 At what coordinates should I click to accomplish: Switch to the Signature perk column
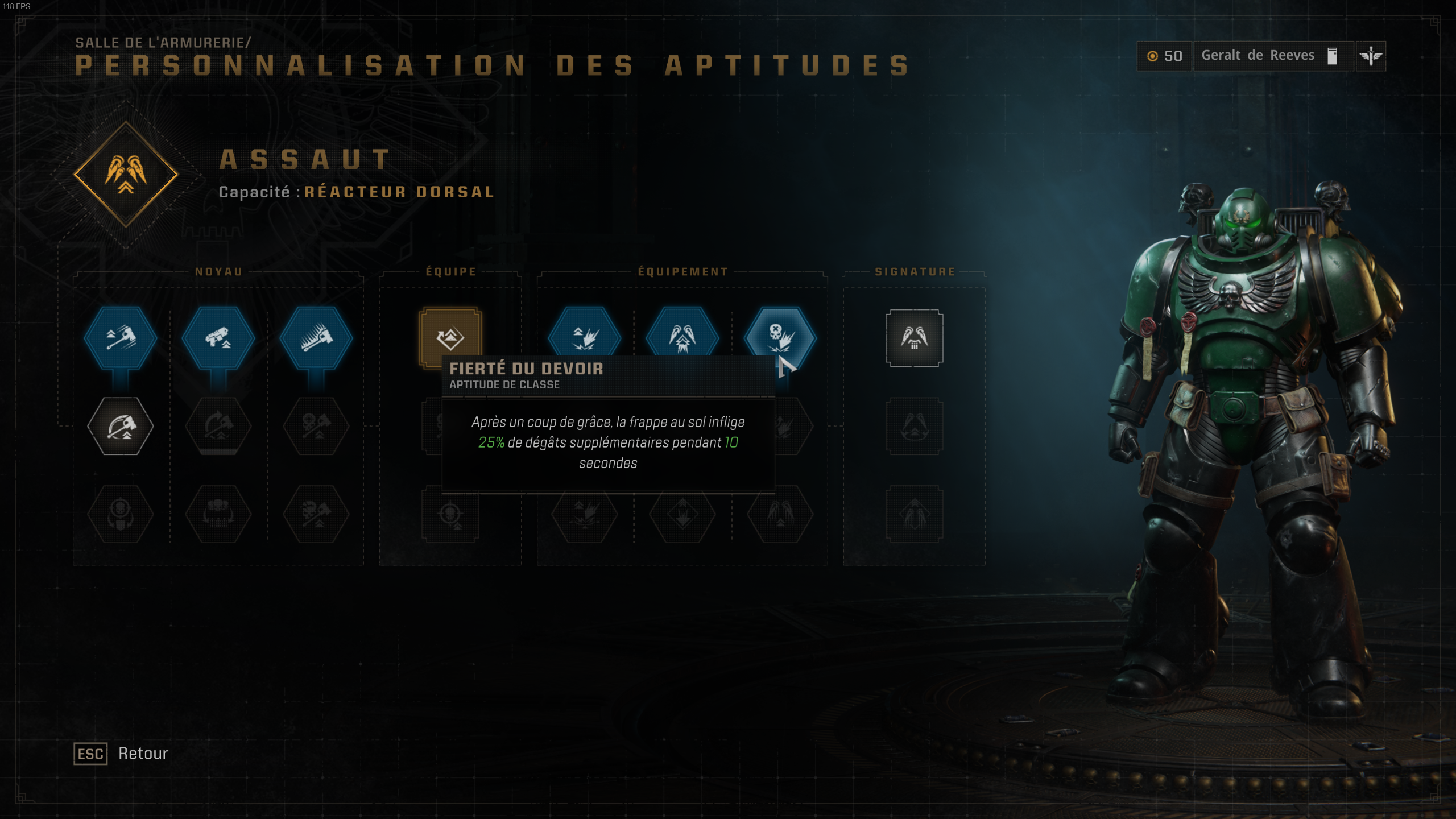(x=916, y=271)
